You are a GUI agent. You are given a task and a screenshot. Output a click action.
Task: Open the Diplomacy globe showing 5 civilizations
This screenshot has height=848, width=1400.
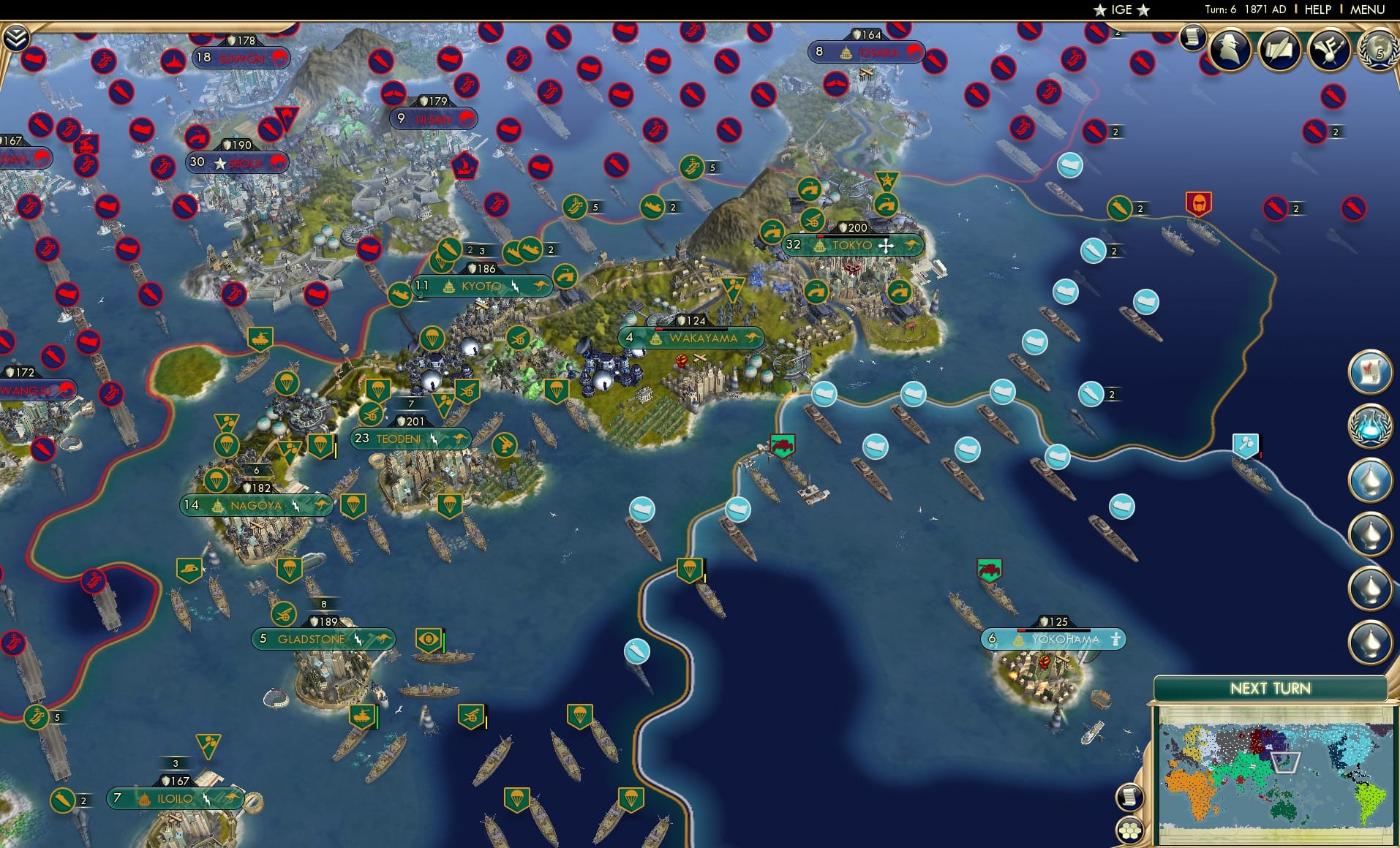coord(1378,50)
